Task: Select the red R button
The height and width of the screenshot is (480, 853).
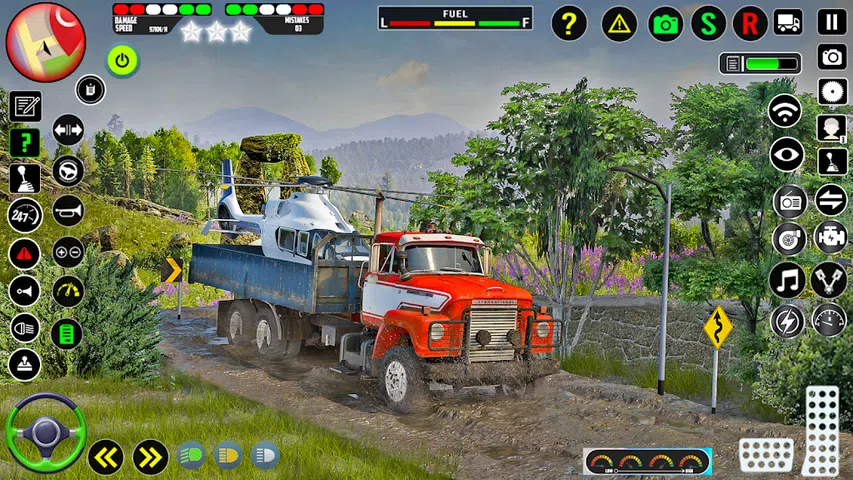Action: [x=750, y=23]
